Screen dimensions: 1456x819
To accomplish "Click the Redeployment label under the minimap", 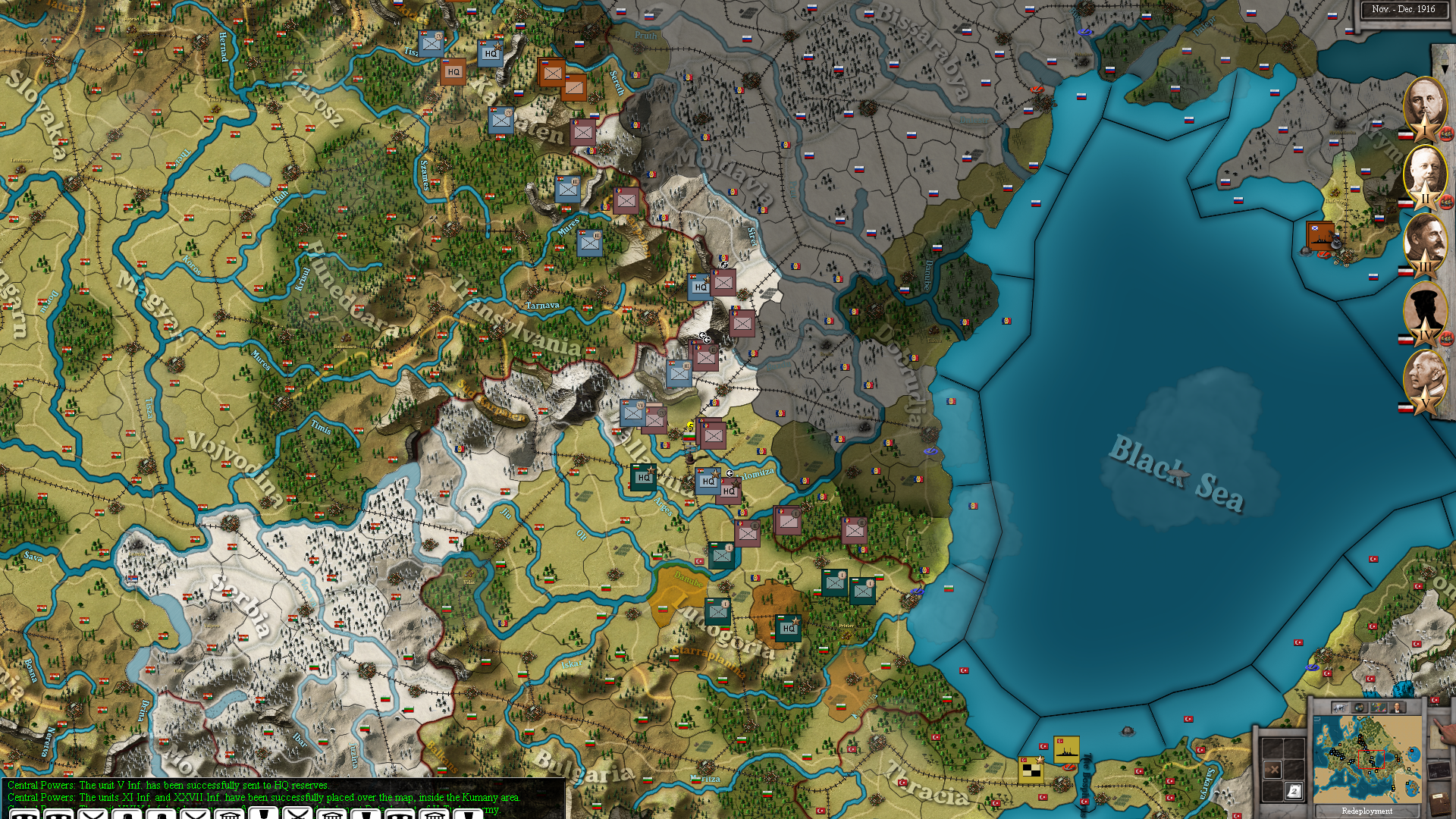I will [x=1367, y=811].
